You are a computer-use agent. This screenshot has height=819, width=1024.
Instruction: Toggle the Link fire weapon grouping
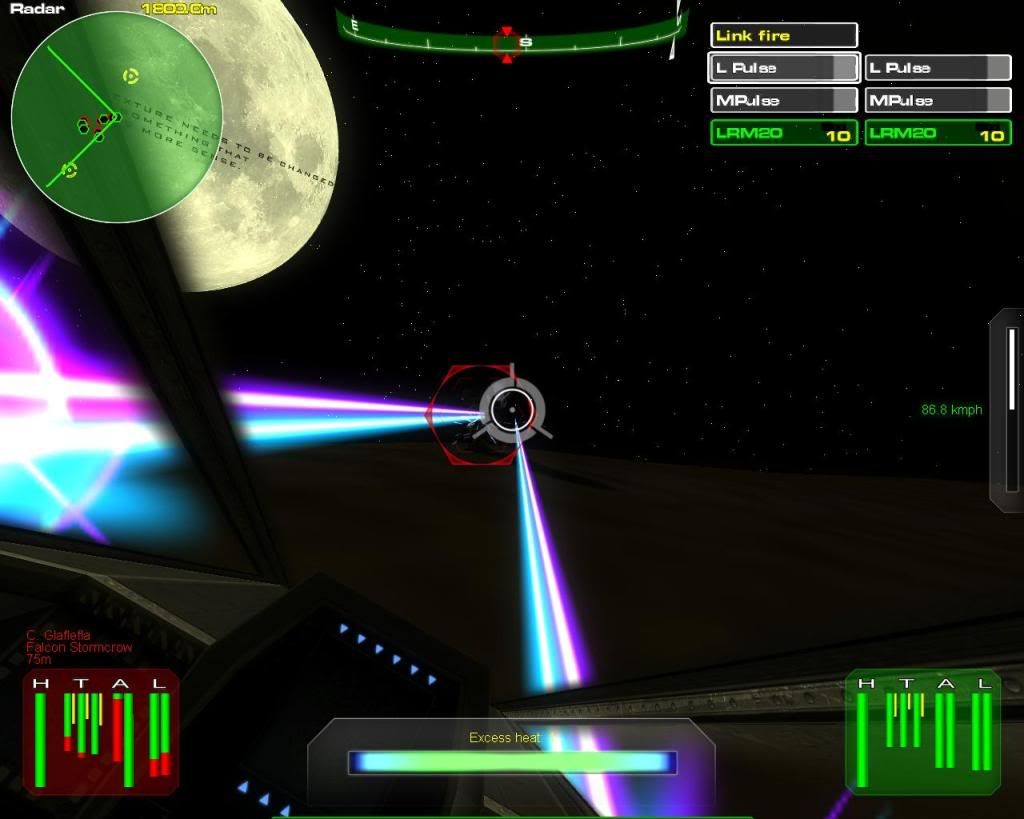click(x=784, y=36)
